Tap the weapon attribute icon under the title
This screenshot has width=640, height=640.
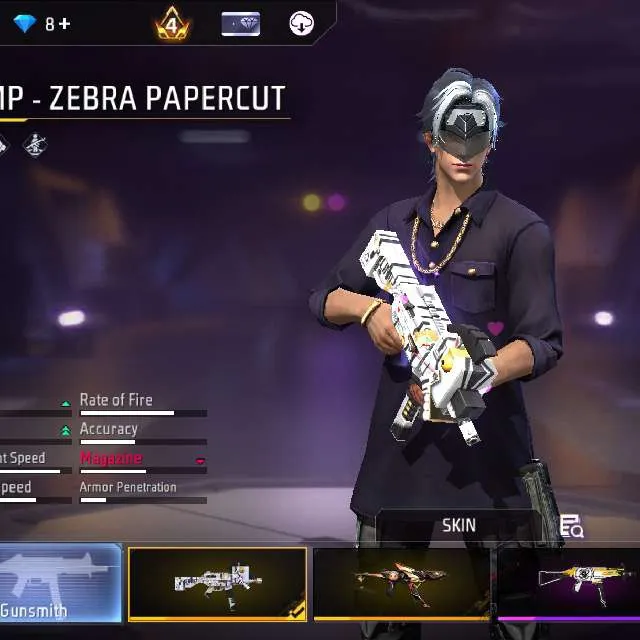pyautogui.click(x=35, y=146)
